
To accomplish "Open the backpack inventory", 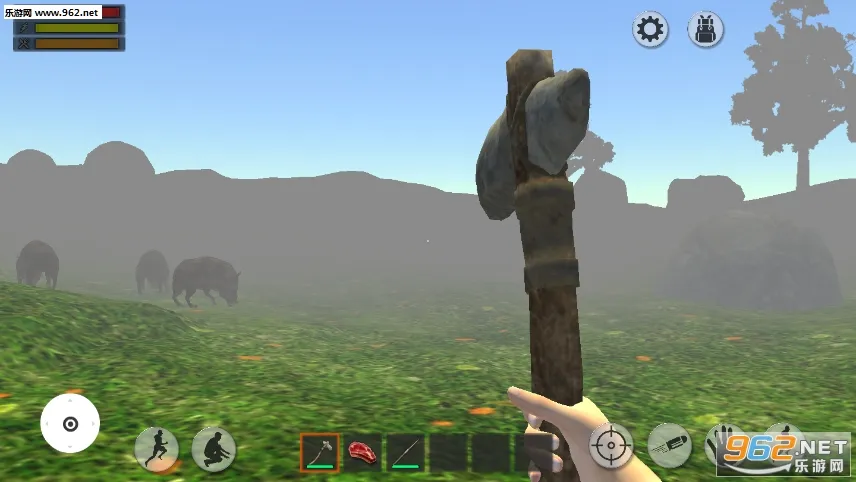I will click(x=705, y=29).
